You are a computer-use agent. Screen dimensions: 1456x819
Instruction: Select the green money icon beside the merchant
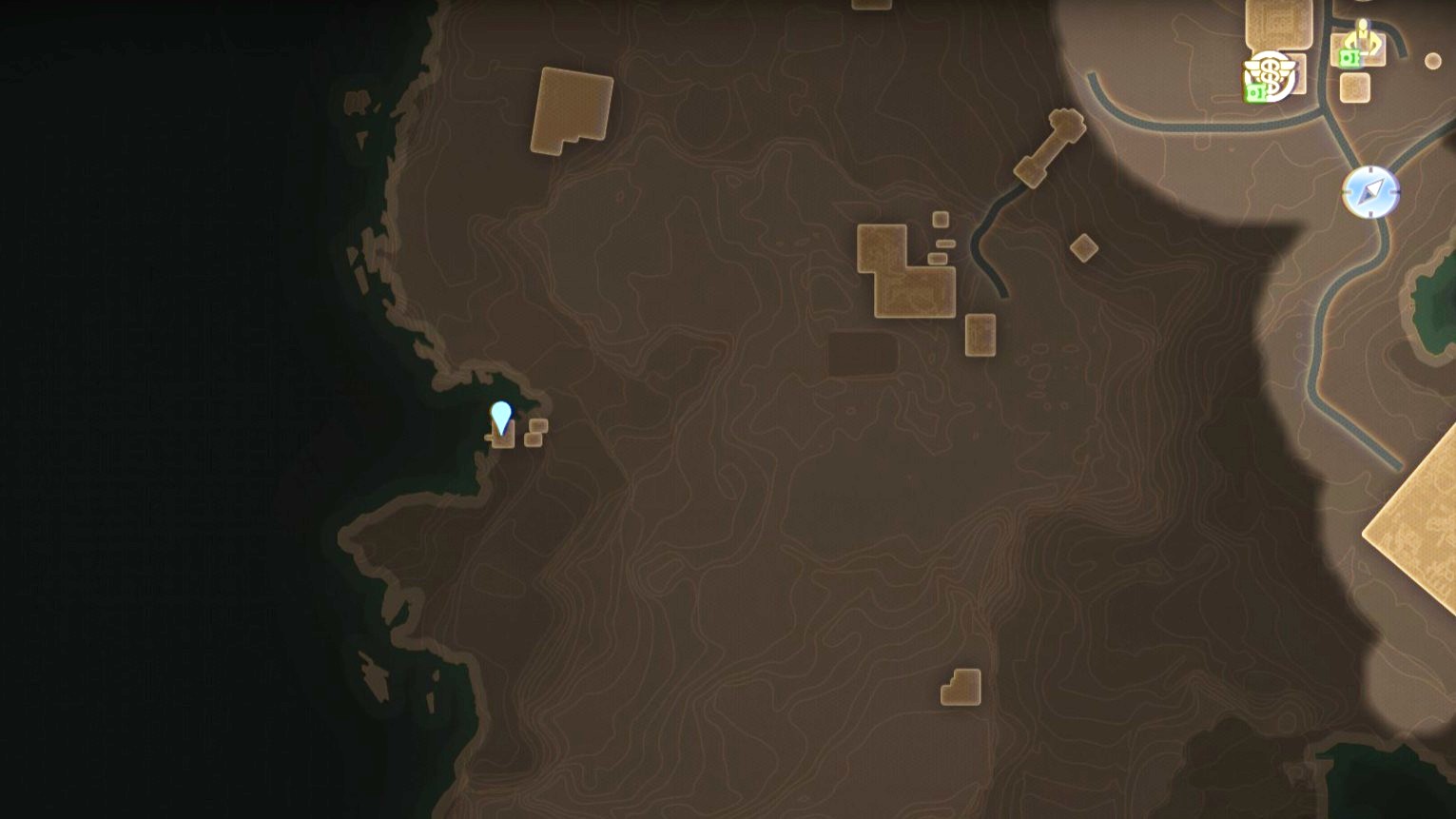1349,58
